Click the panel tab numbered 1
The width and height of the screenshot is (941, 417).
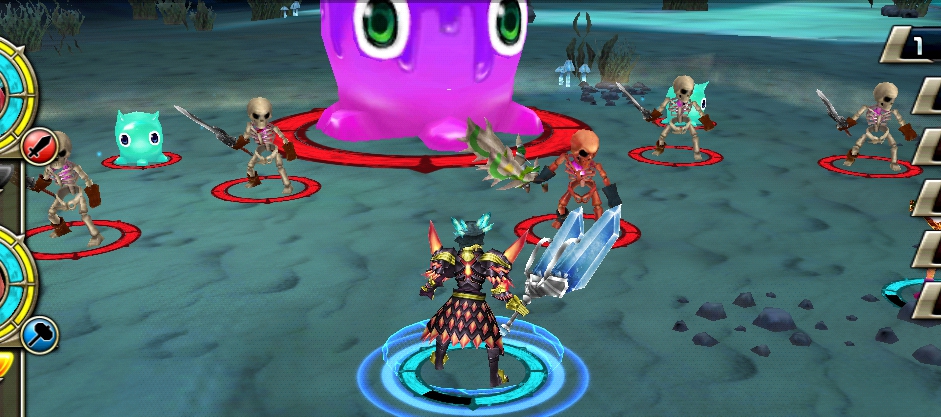pos(915,44)
